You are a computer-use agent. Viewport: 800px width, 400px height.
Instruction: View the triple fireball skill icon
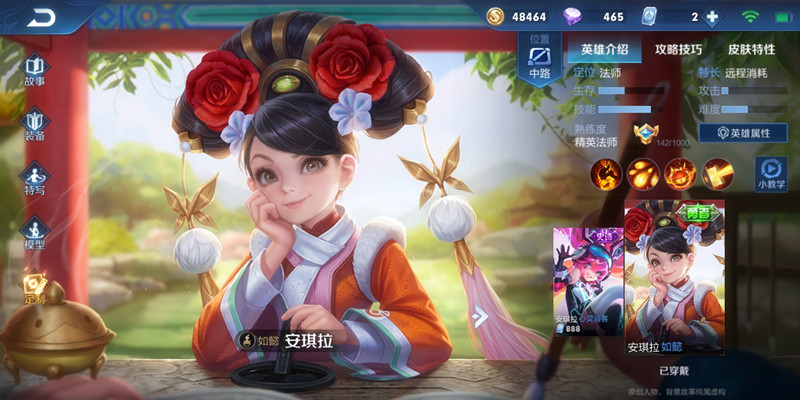642,174
